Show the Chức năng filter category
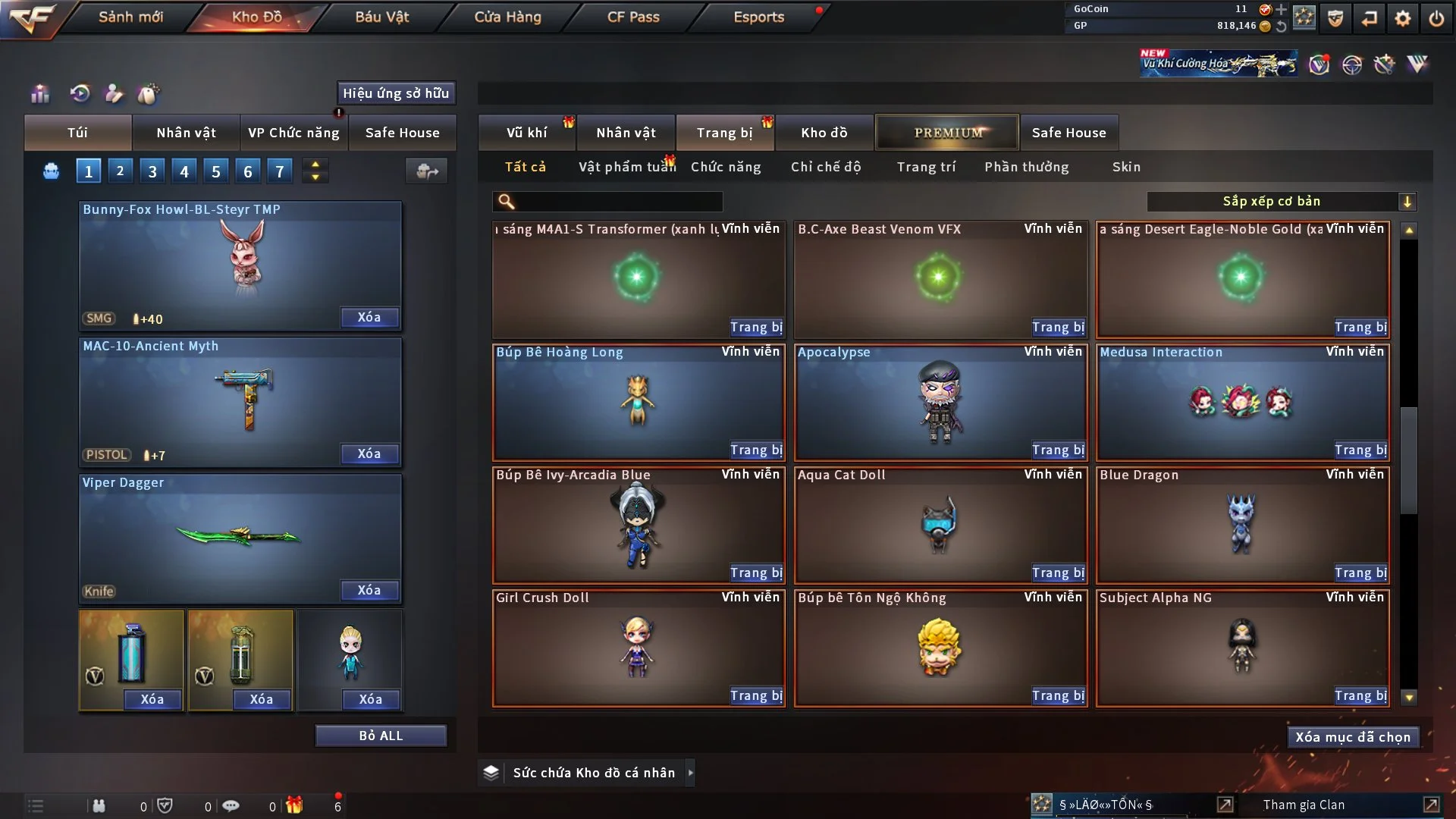1456x819 pixels. coord(725,167)
